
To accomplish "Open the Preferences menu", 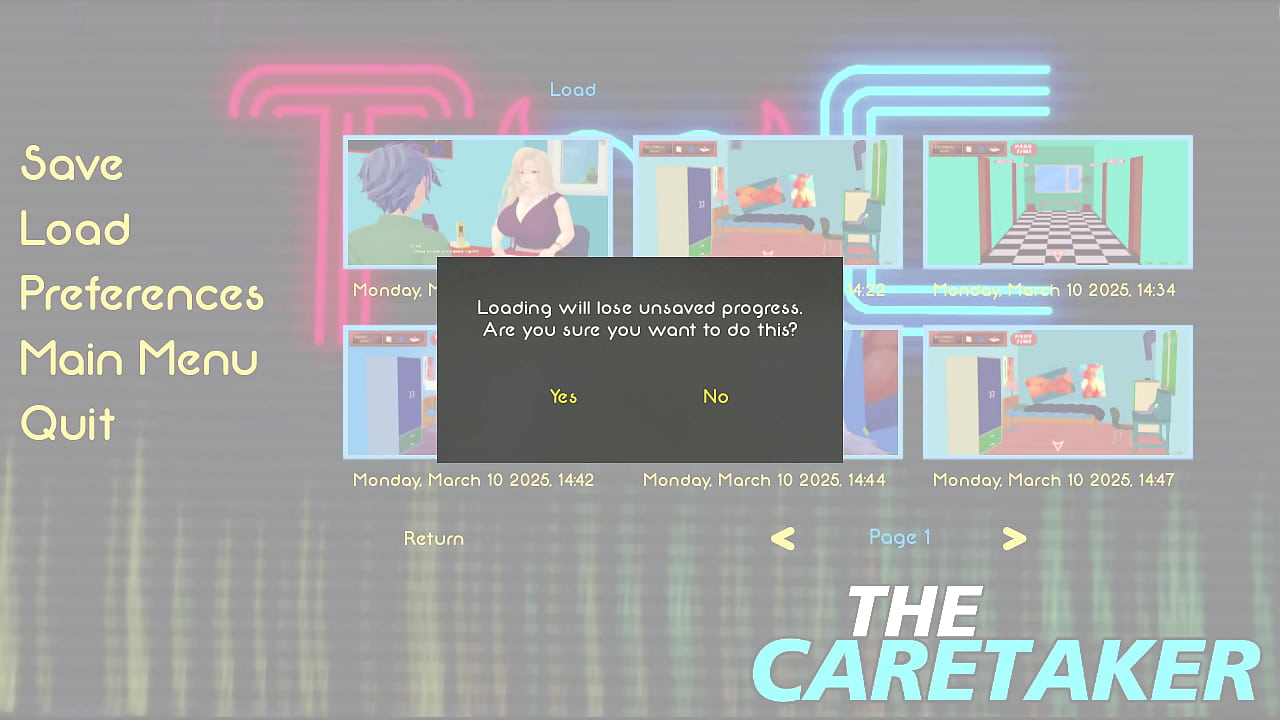I will [141, 293].
